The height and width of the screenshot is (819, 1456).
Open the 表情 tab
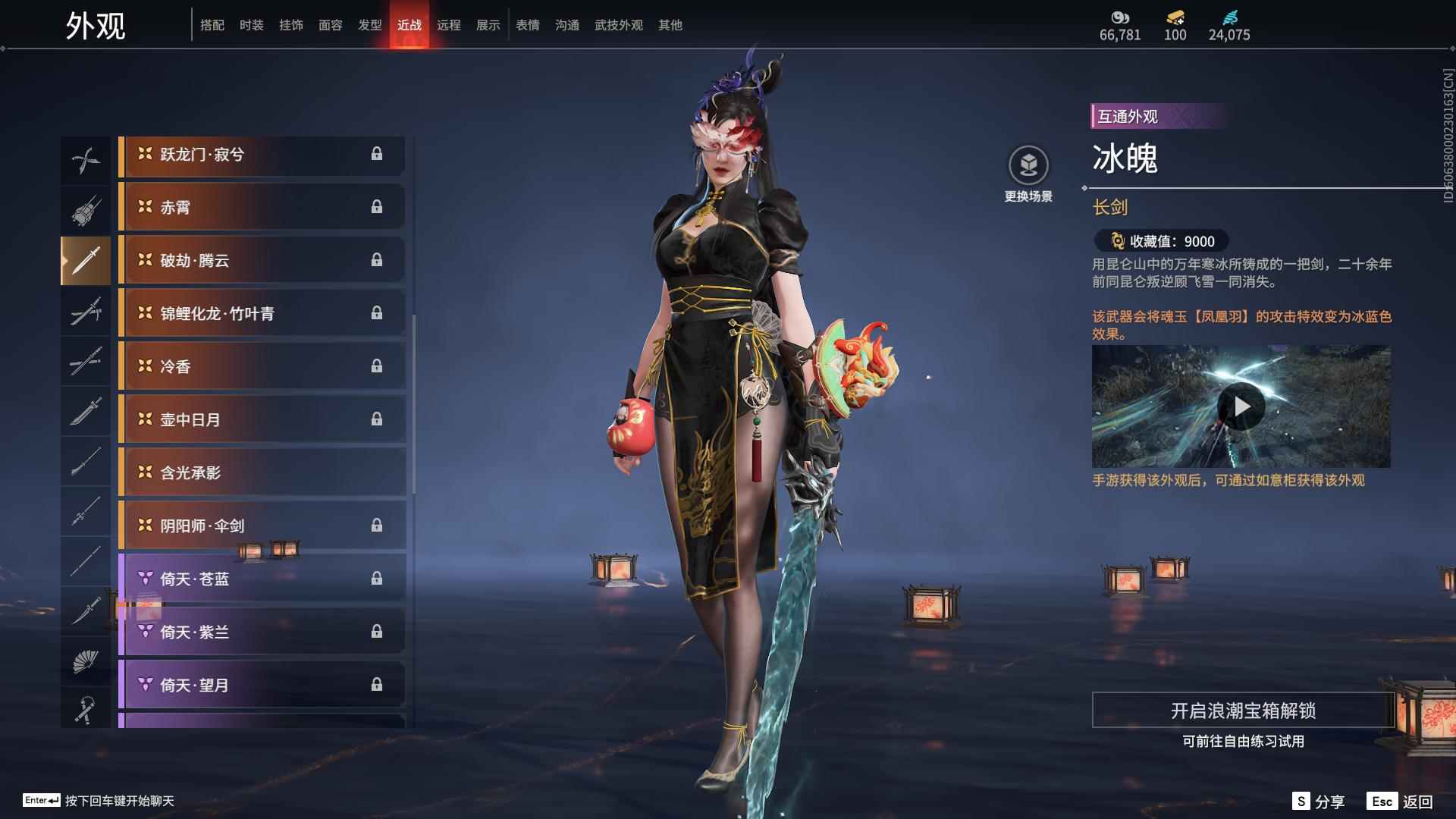coord(527,25)
